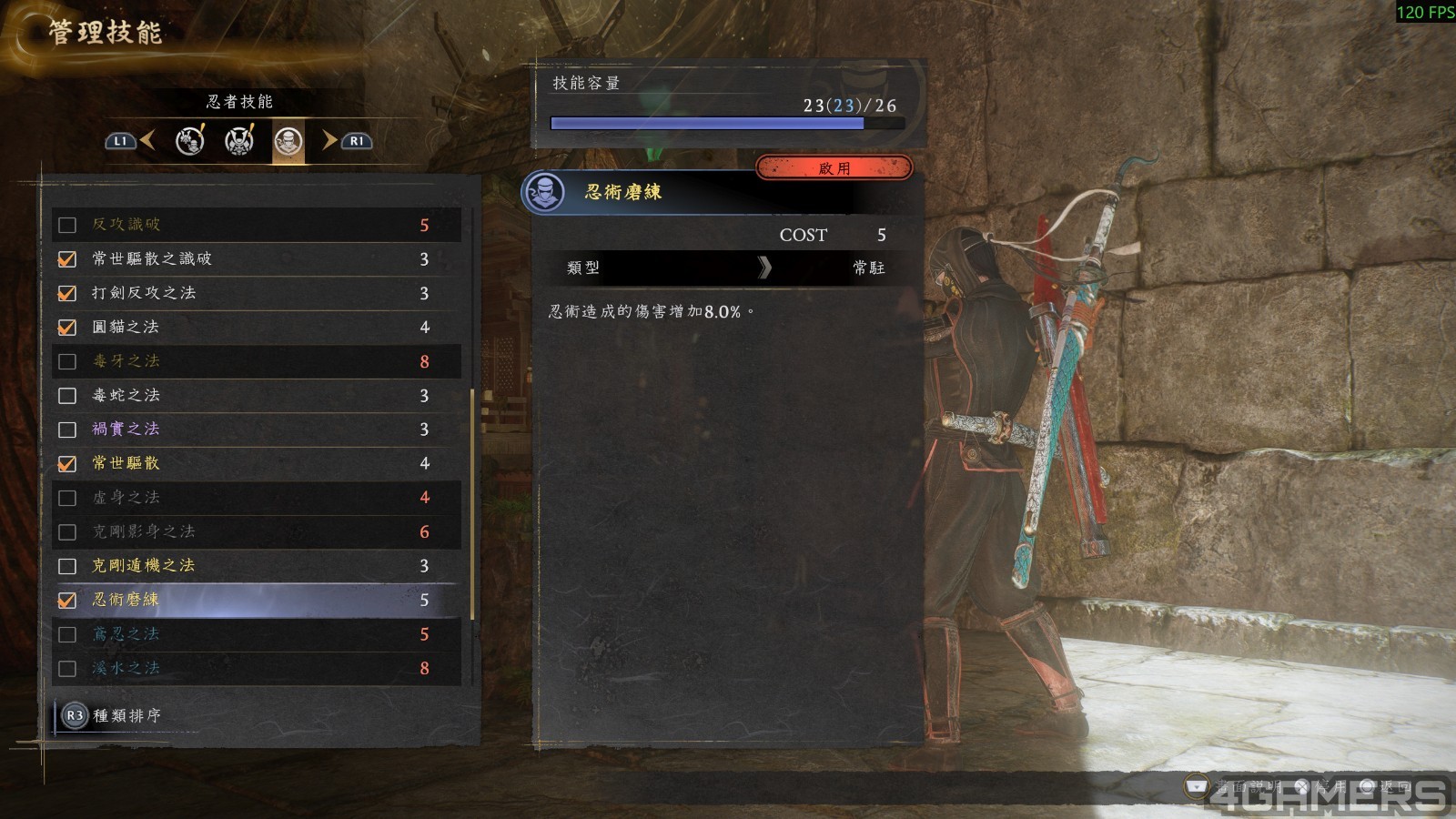This screenshot has width=1456, height=819.
Task: Click the circle icon next to 返回
Action: [x=1368, y=786]
